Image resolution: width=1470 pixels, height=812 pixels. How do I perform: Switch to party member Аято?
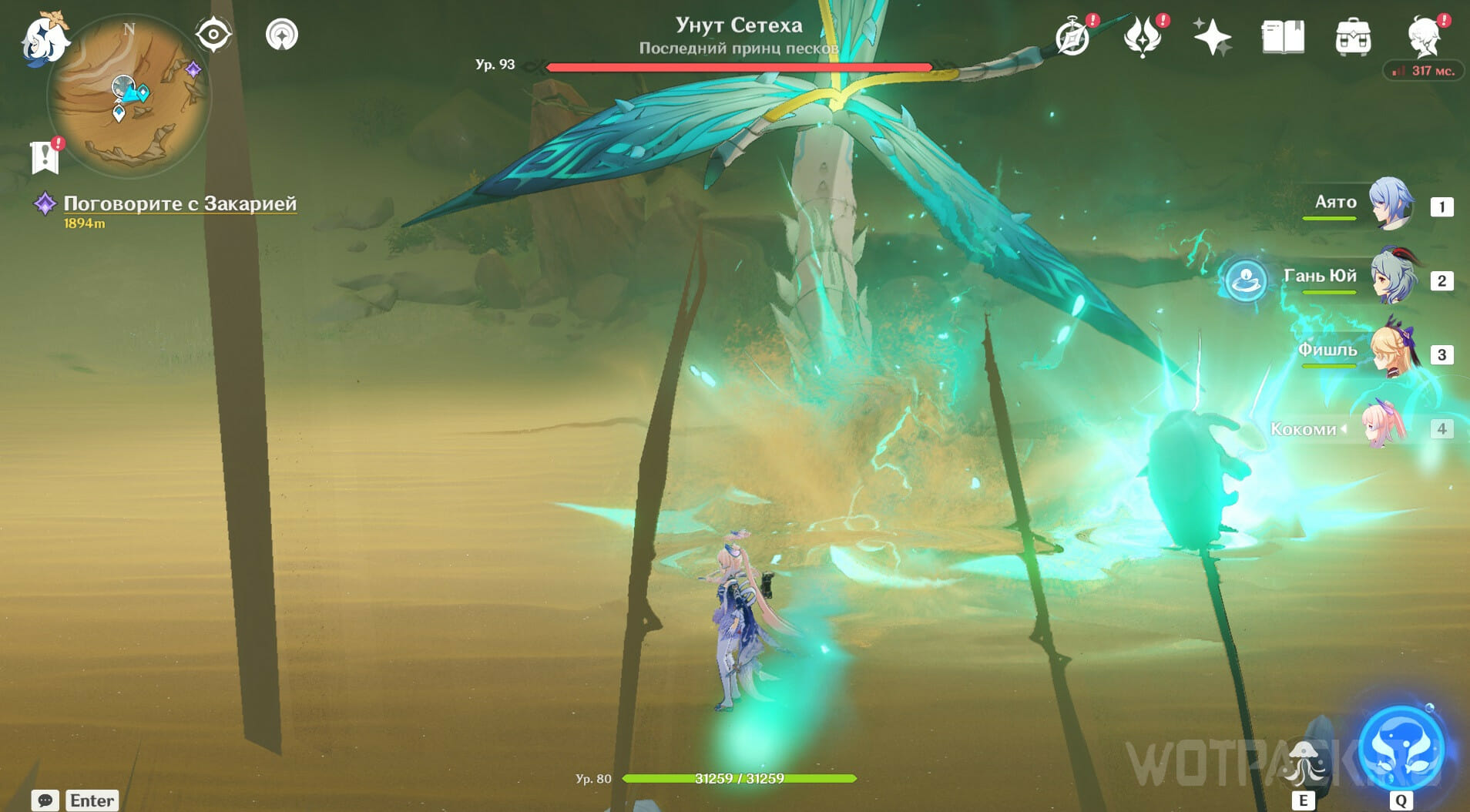click(x=1390, y=204)
